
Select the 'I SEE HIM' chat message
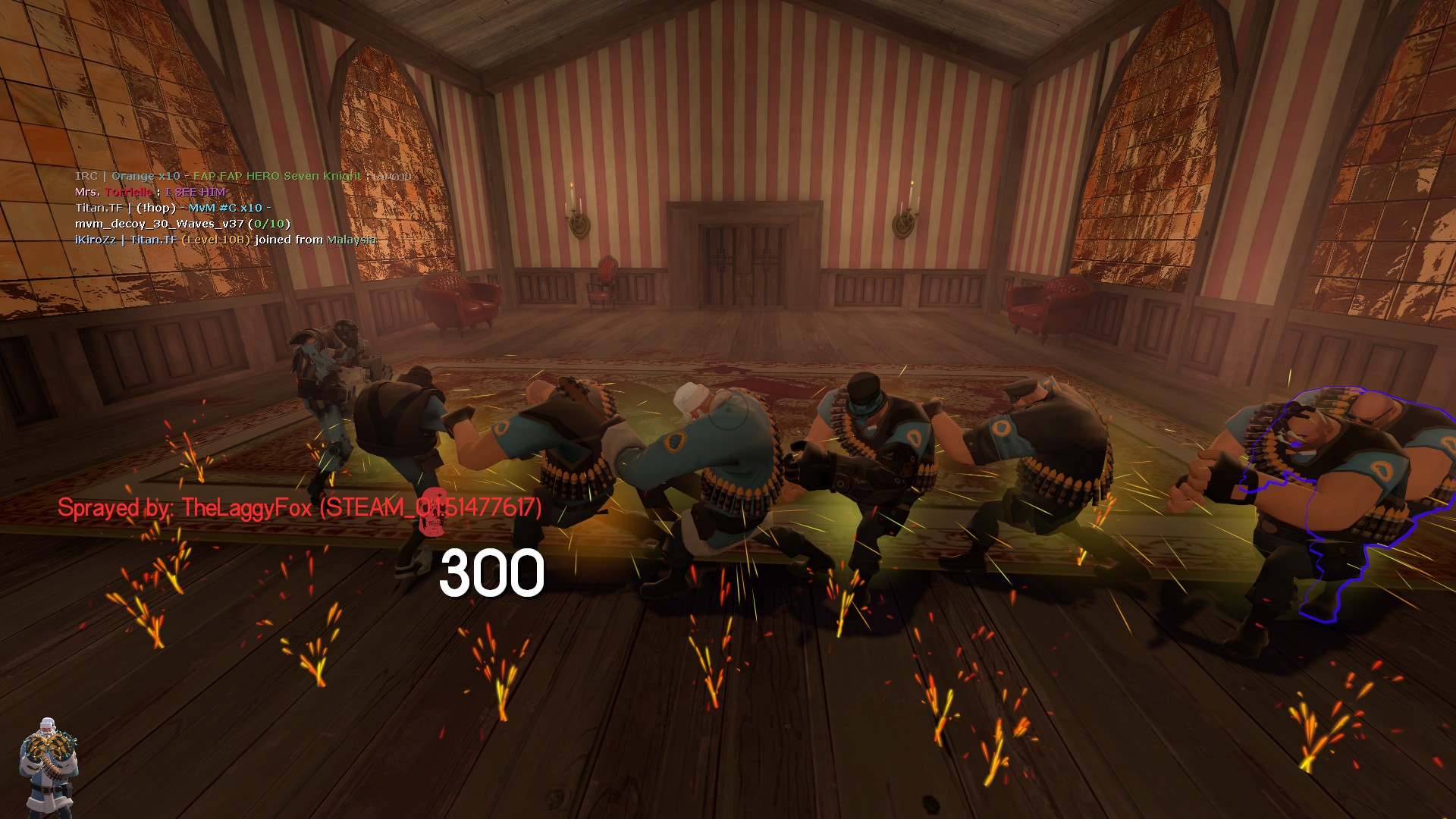(194, 192)
